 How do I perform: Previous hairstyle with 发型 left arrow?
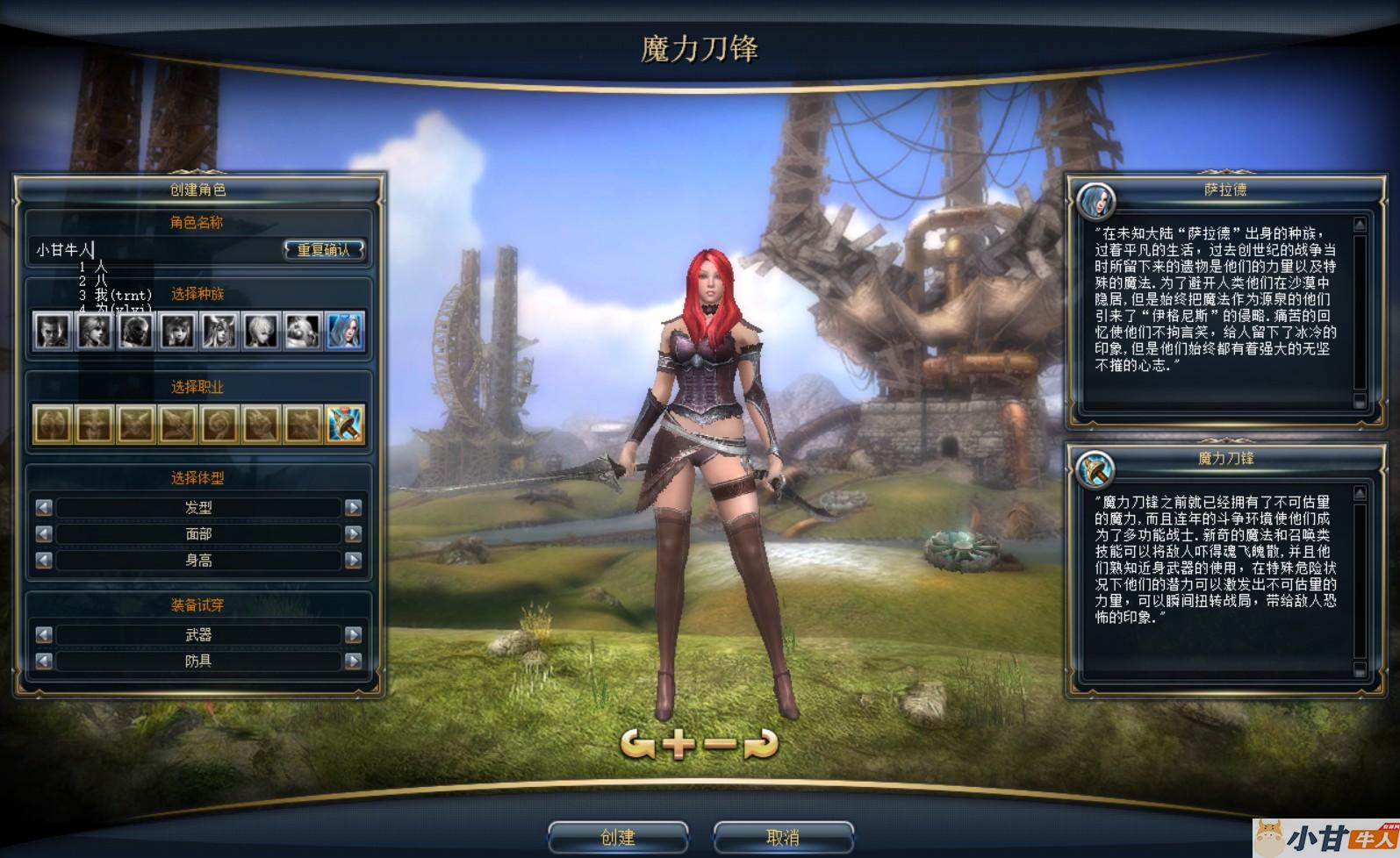pyautogui.click(x=44, y=507)
